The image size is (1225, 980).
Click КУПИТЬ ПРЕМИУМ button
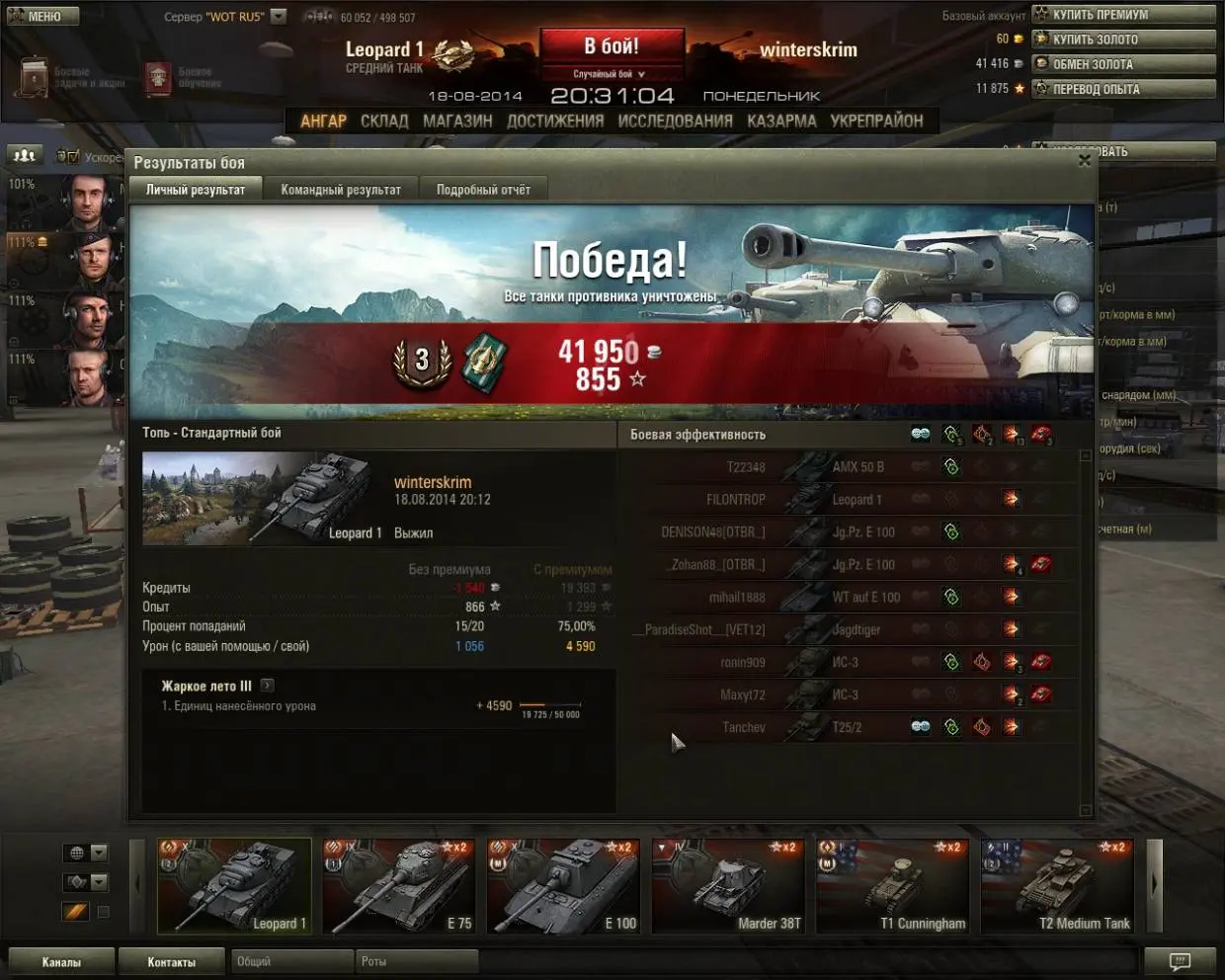click(1122, 15)
